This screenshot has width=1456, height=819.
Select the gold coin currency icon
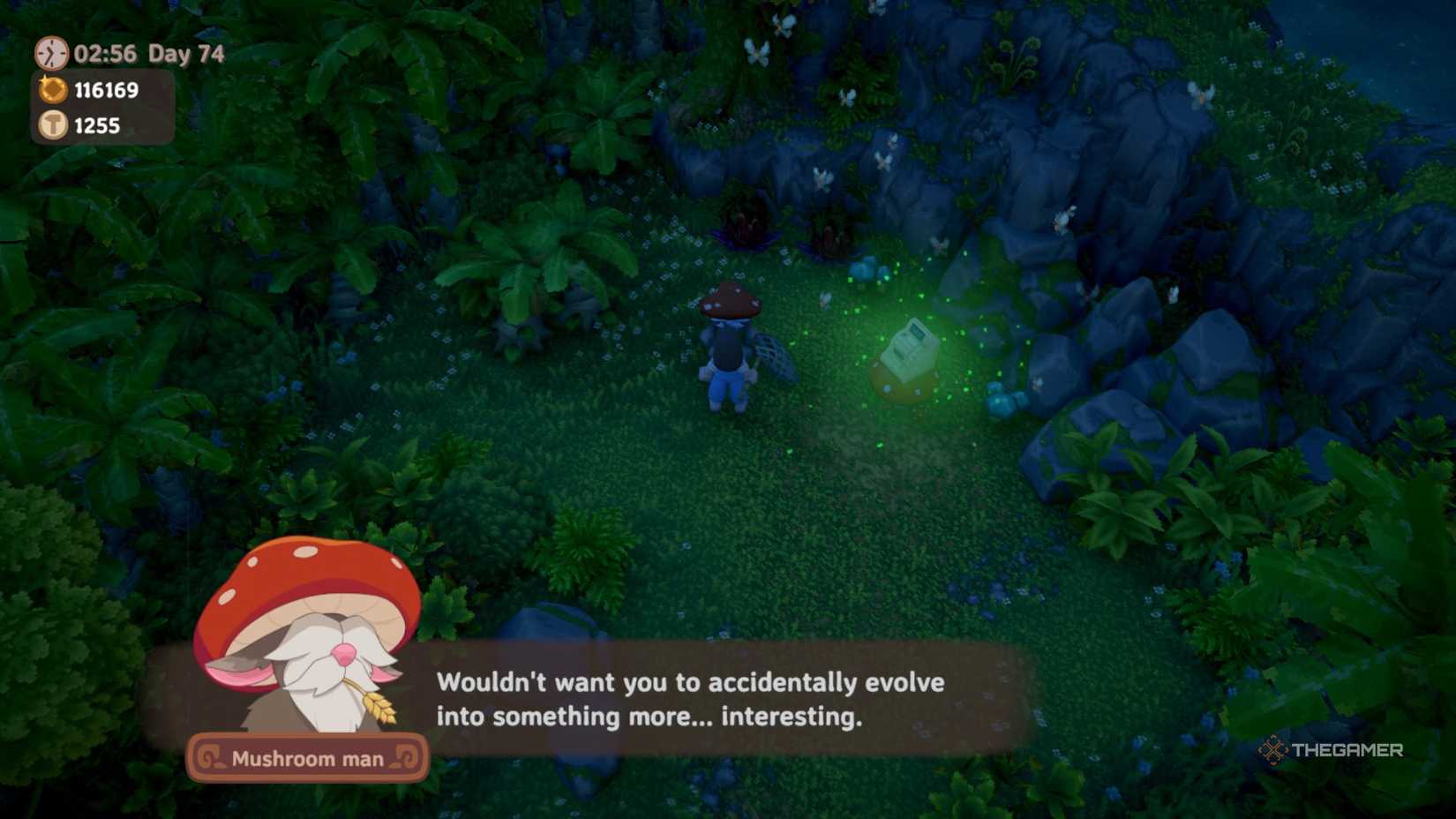point(55,89)
